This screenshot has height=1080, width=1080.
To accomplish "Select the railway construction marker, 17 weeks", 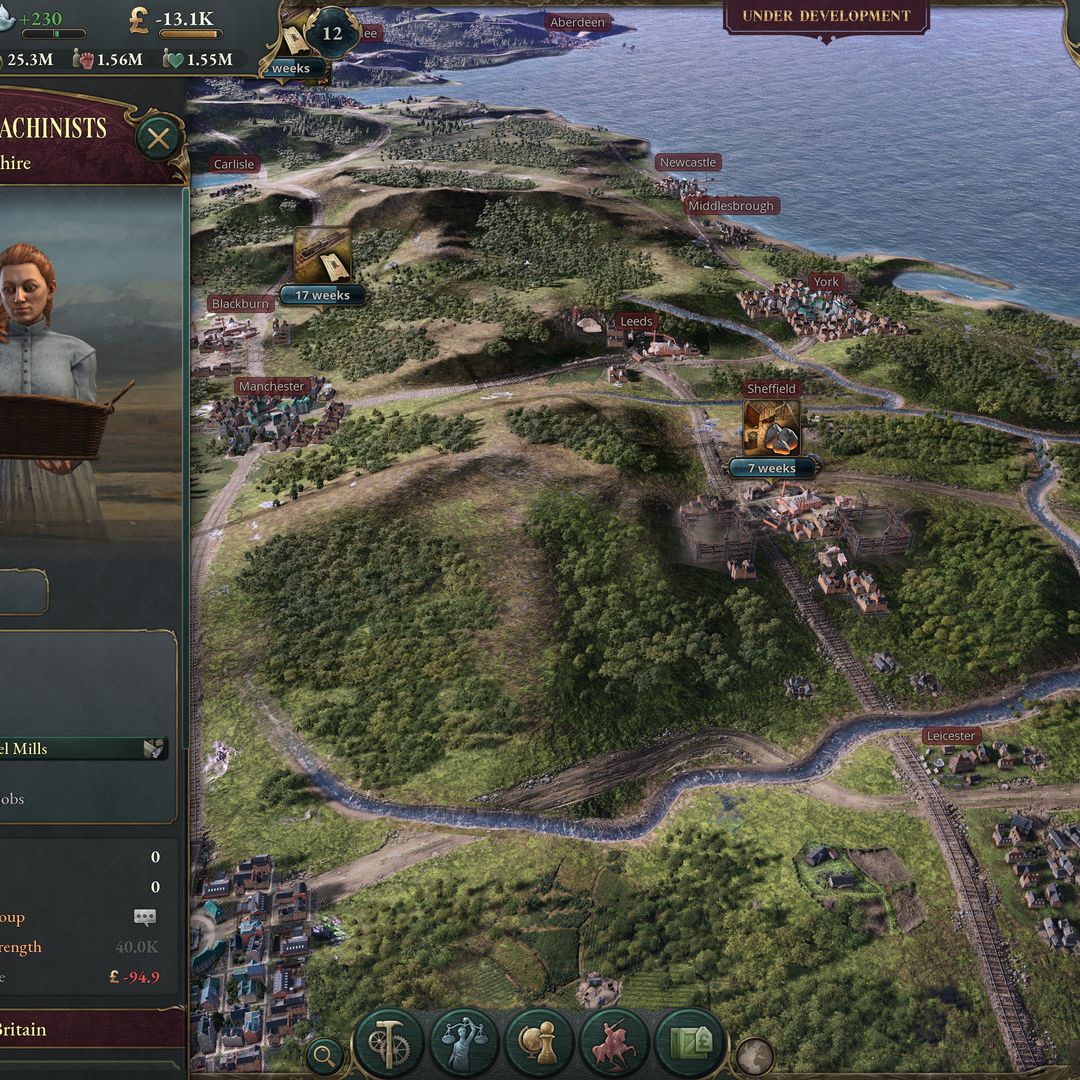I will coord(322,256).
